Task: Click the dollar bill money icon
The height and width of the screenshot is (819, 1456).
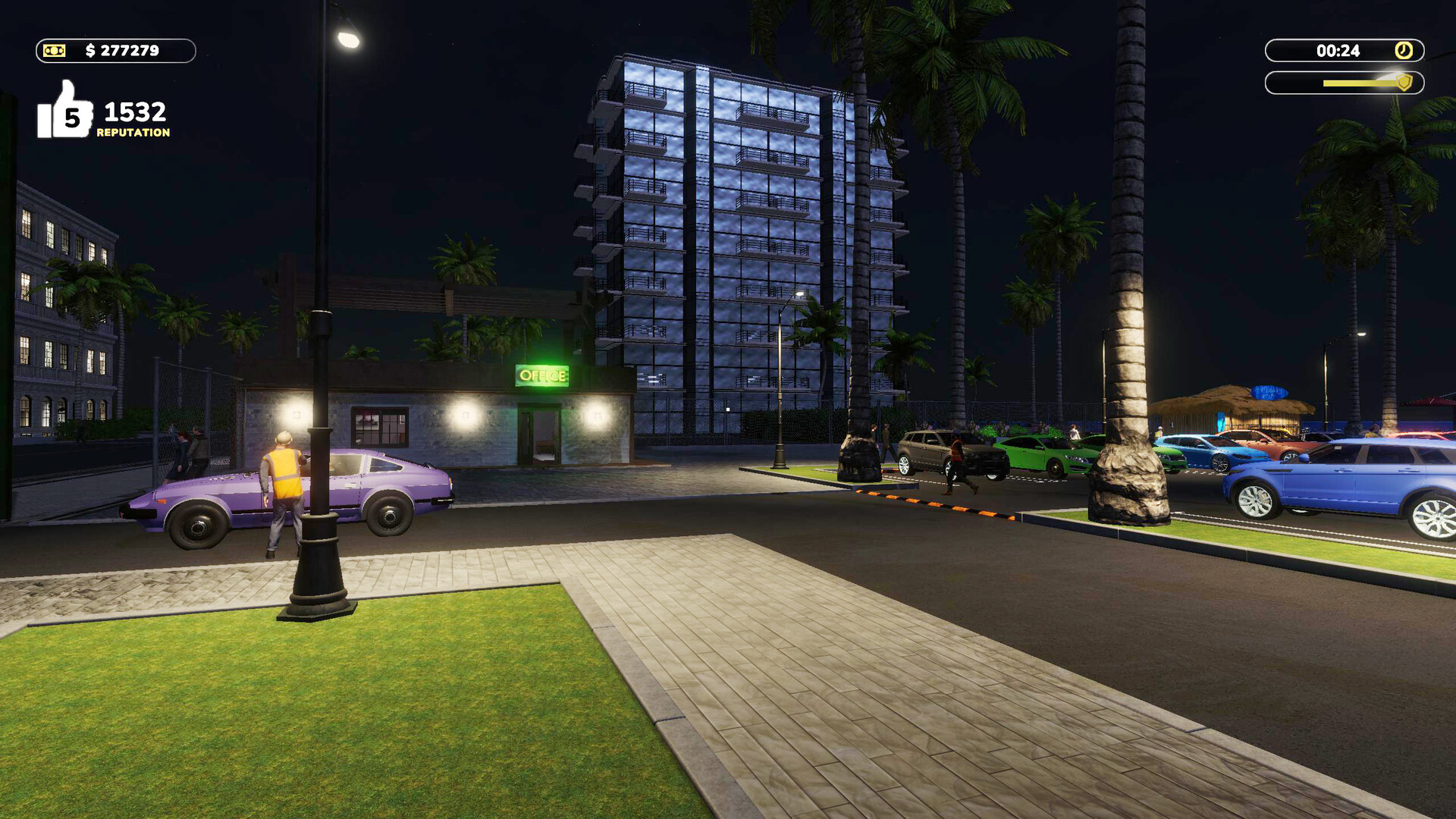Action: point(55,52)
